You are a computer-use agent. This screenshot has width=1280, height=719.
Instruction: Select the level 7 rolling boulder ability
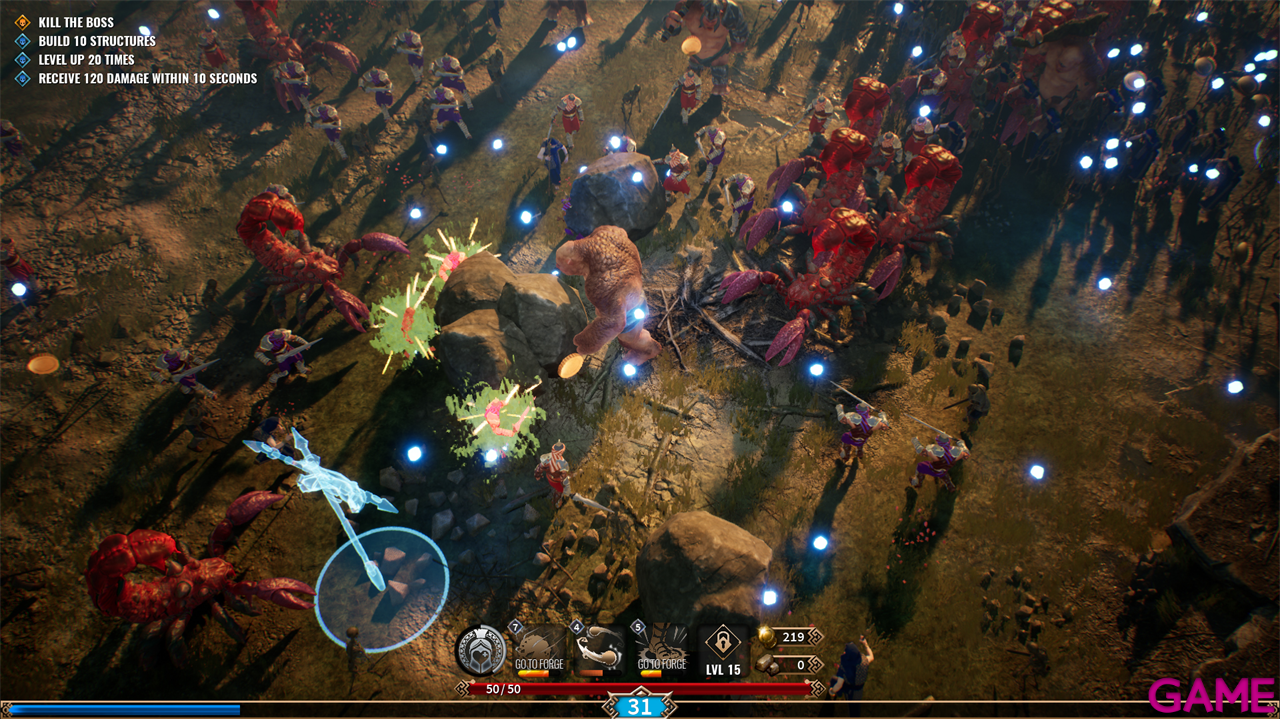(542, 650)
